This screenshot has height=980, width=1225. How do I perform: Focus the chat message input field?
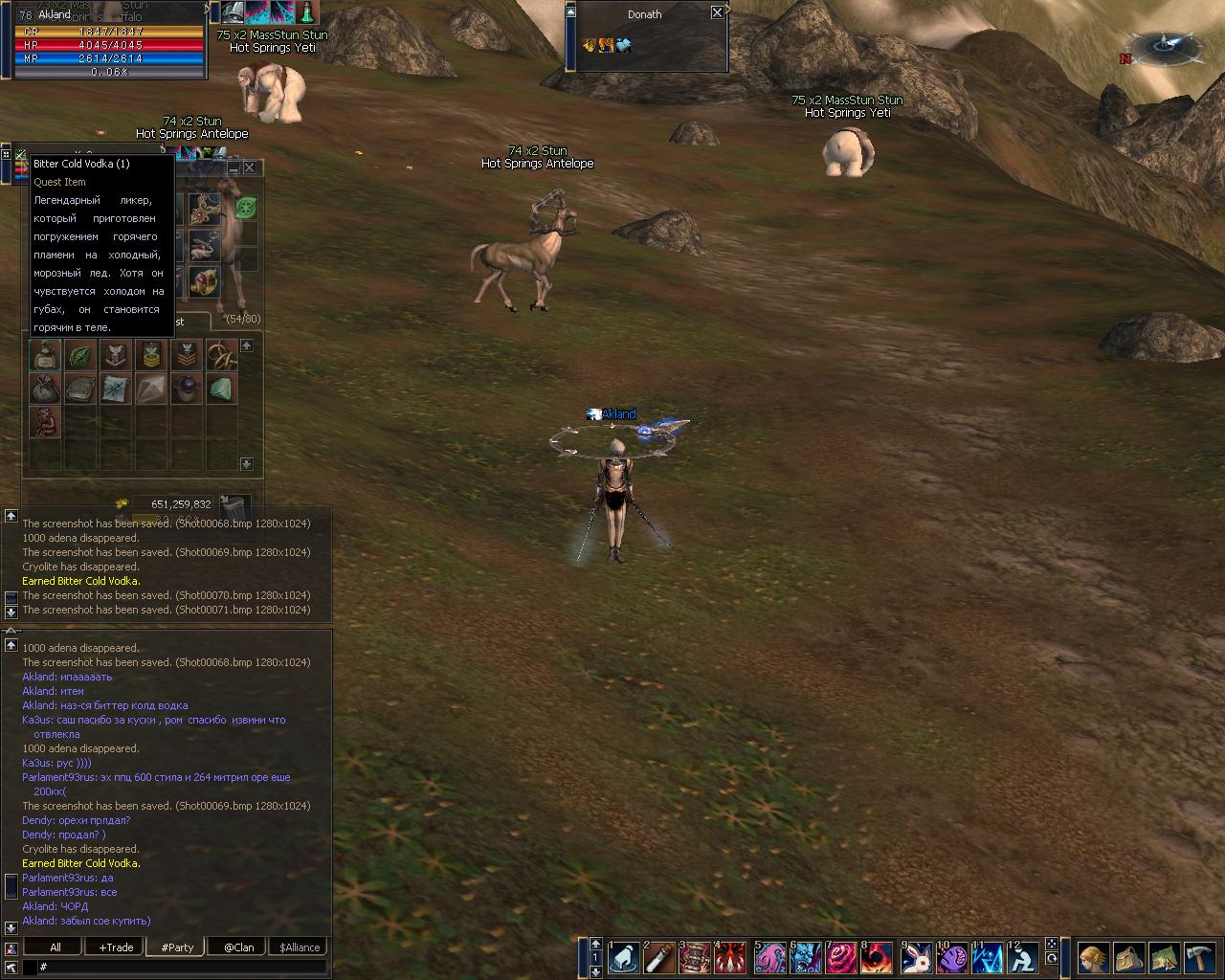pos(182,968)
